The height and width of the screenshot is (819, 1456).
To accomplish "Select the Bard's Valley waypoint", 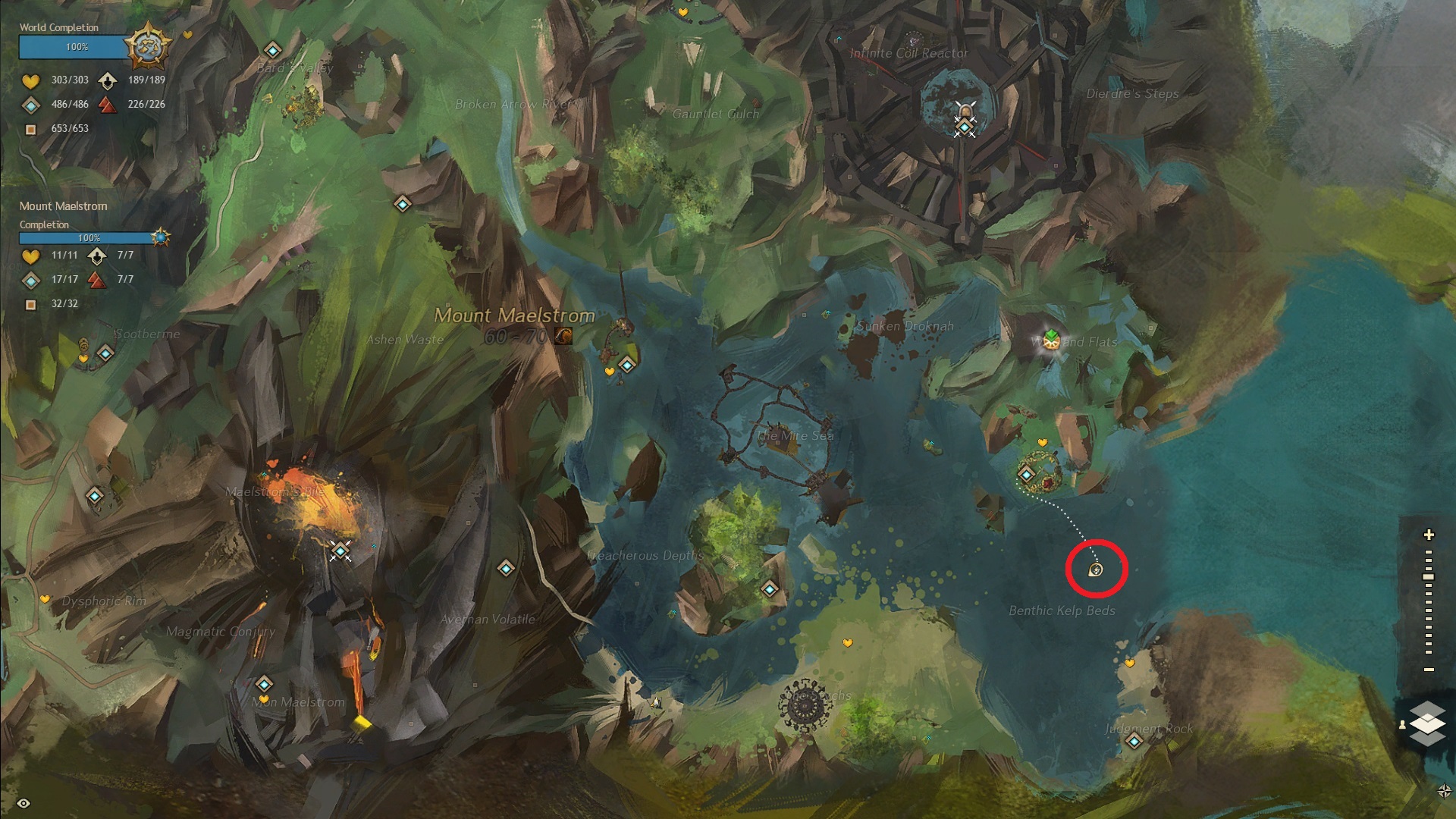I will (x=272, y=51).
